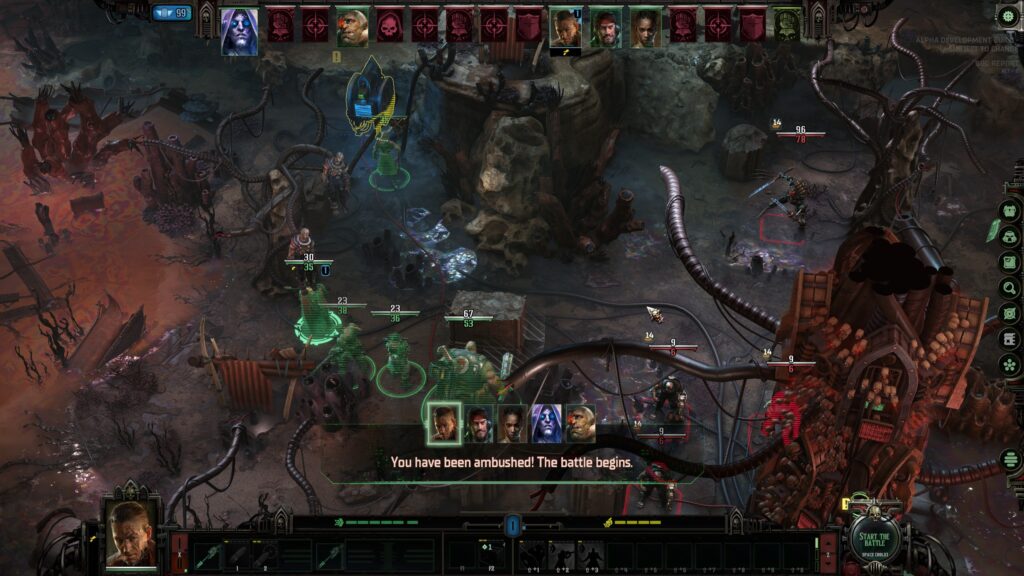The image size is (1024, 576).
Task: Open the inventory backpack icon
Action: point(1010,237)
